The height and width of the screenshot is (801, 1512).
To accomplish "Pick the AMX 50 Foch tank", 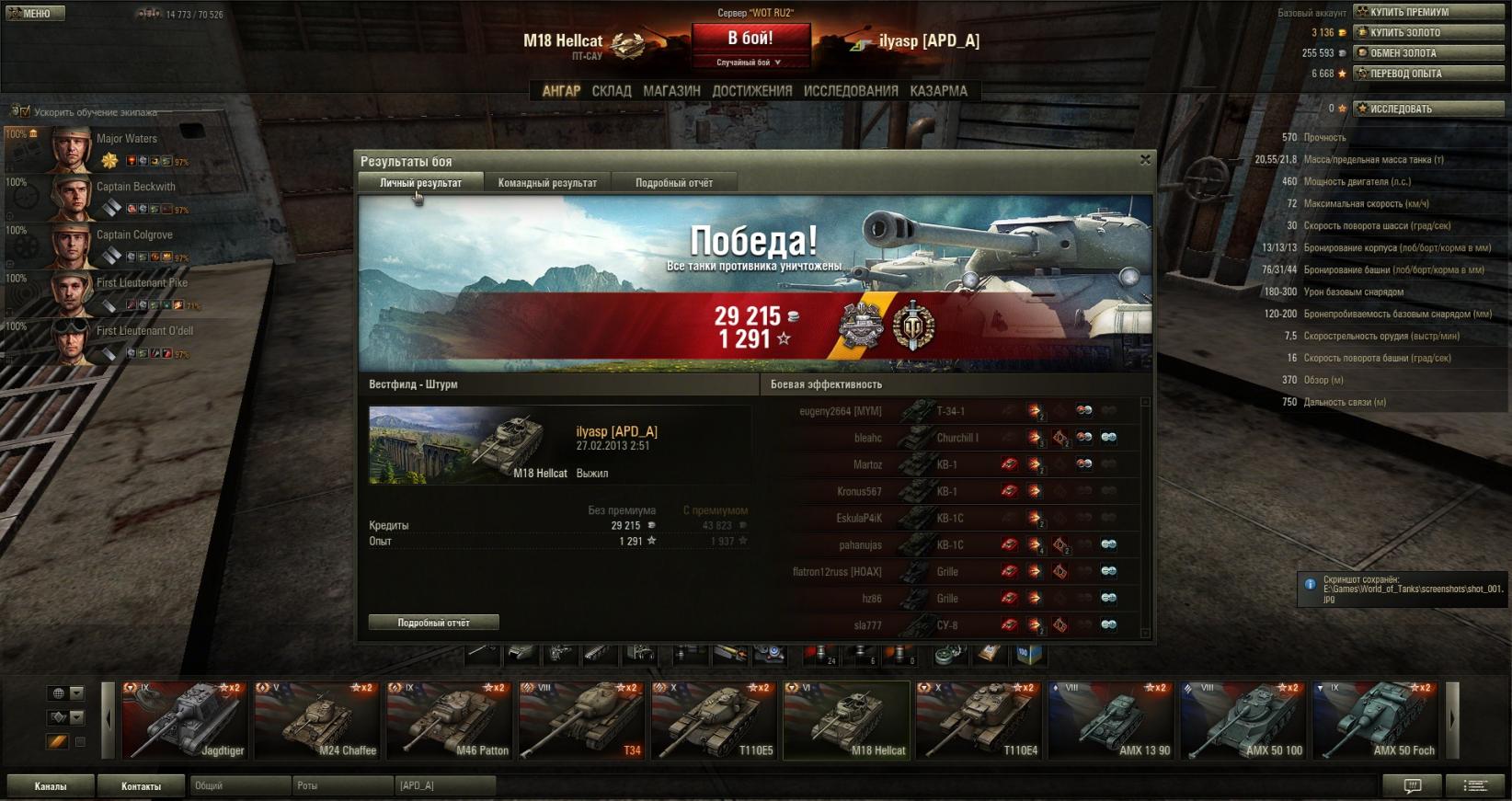I will 1375,720.
